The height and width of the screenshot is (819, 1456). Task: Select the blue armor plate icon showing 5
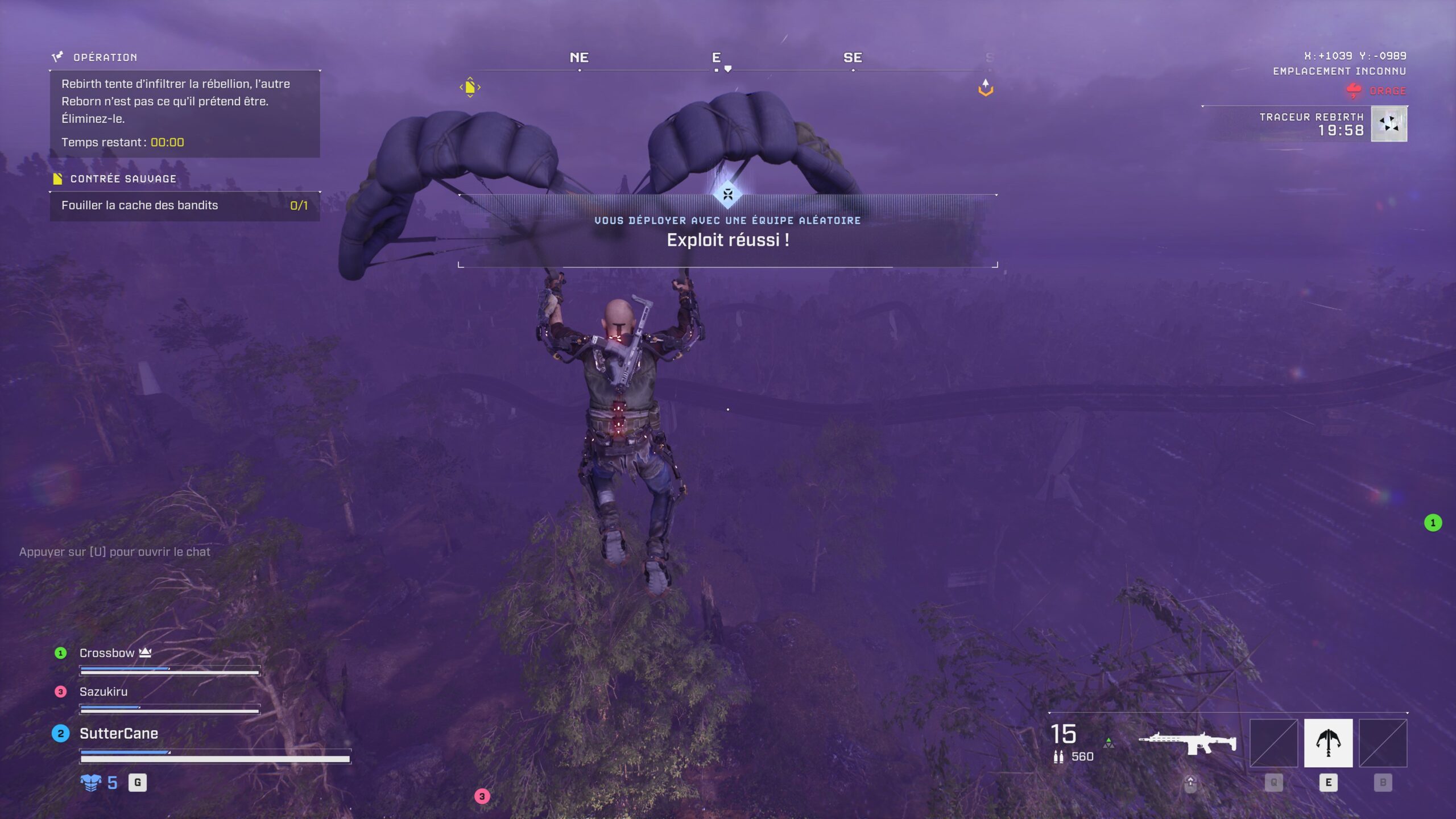(92, 783)
